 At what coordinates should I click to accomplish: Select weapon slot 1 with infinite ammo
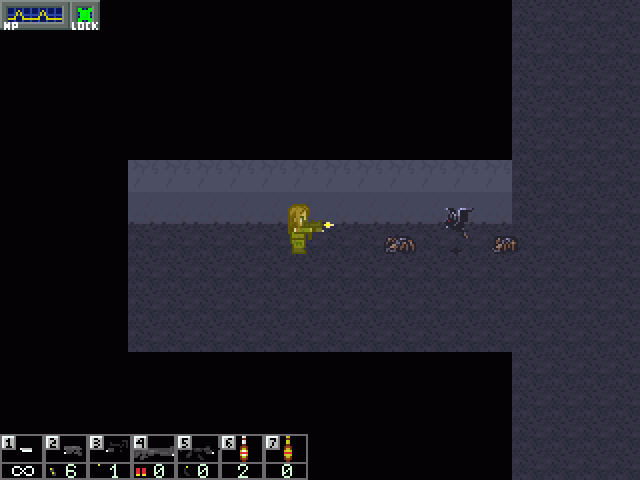[22, 457]
